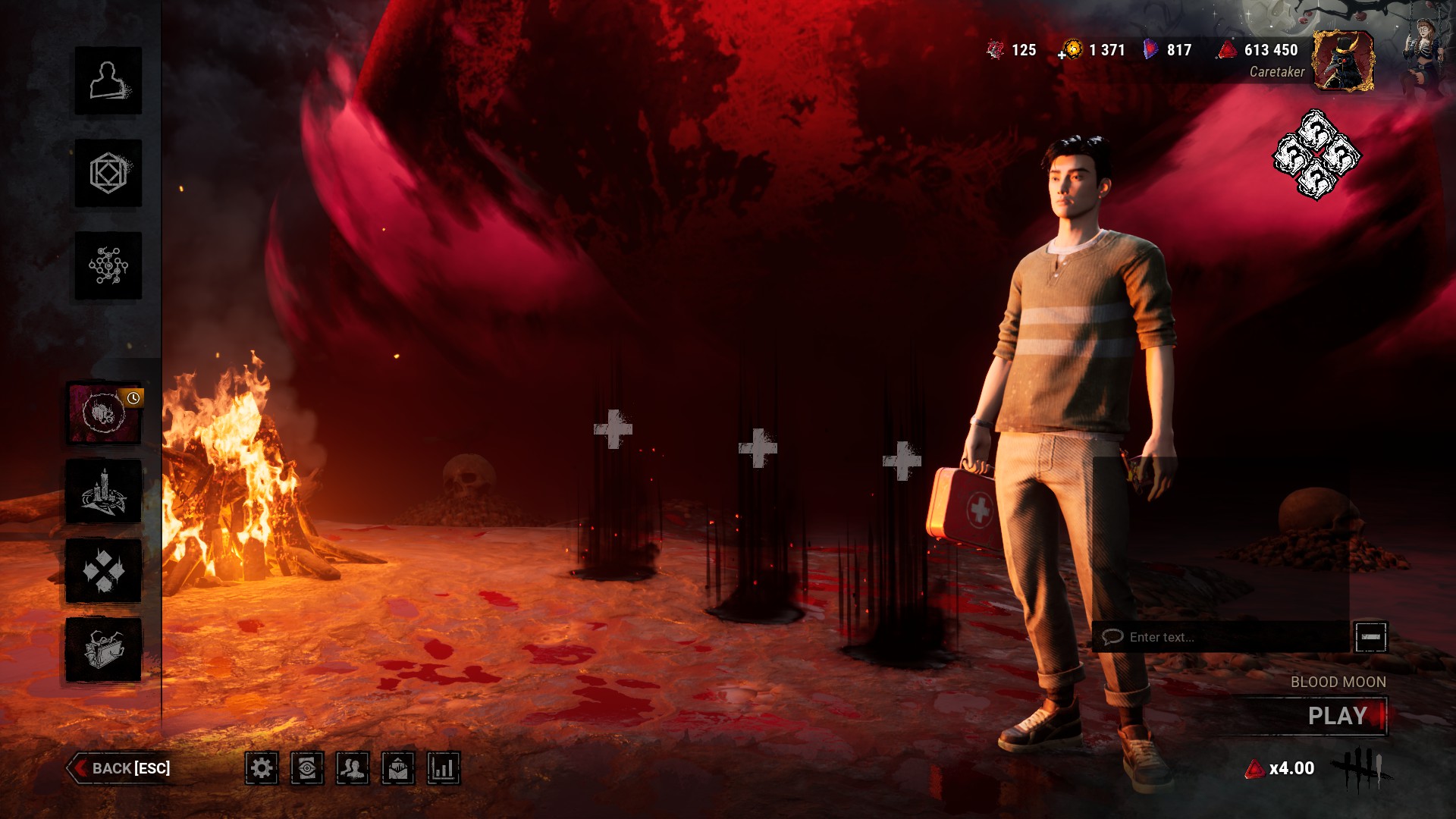The image size is (1456, 819).
Task: Open the friends list icon
Action: click(353, 769)
